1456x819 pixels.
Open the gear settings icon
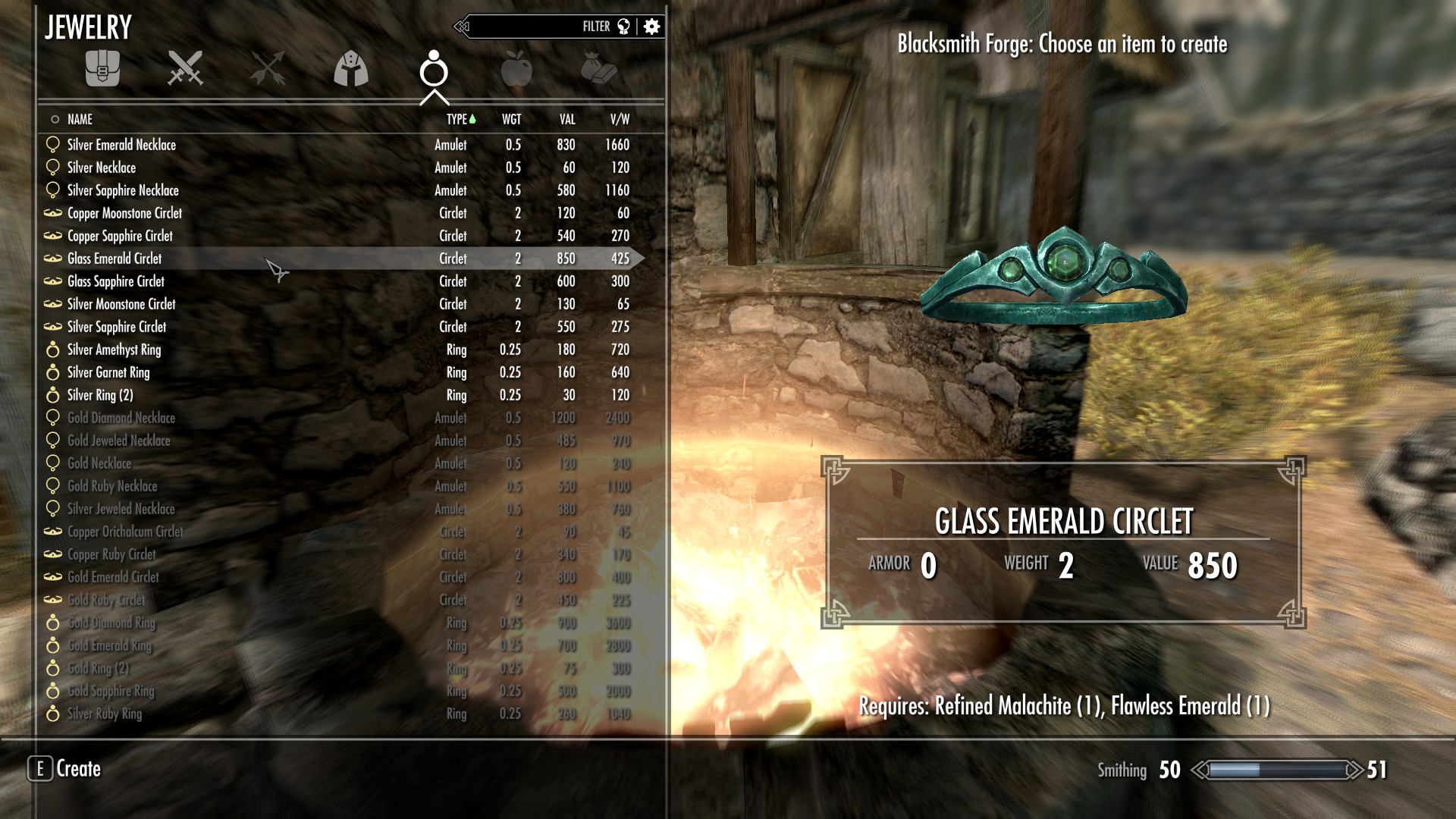651,27
